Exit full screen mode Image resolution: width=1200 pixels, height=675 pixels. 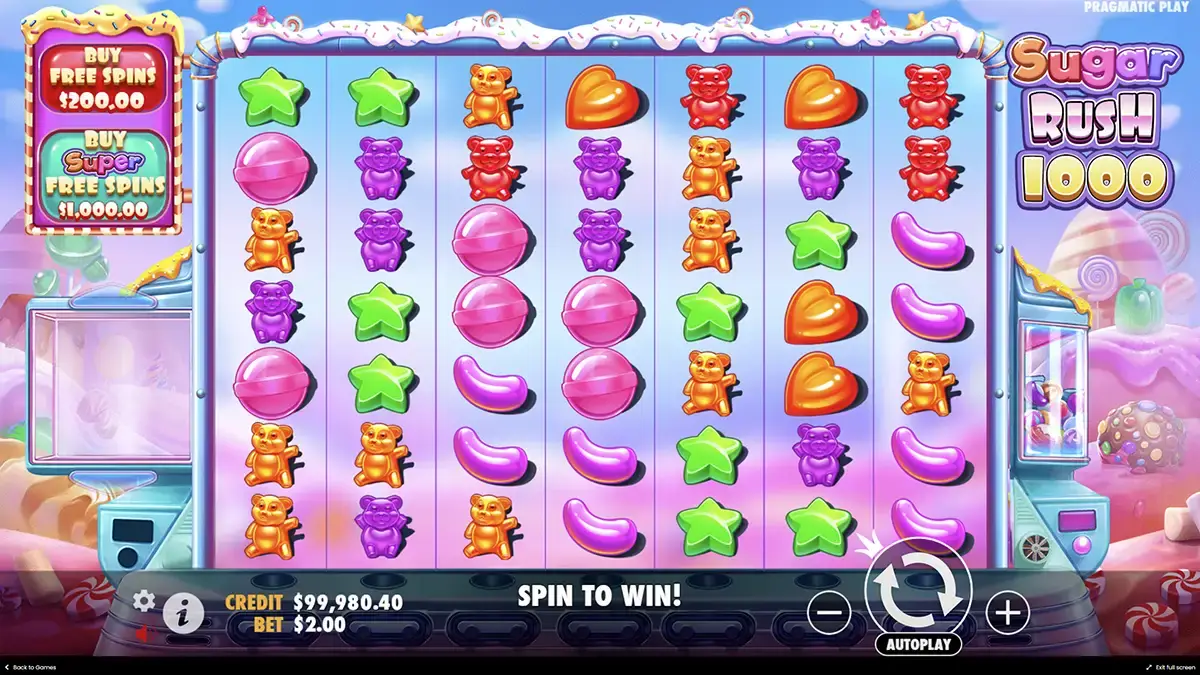(x=1168, y=667)
